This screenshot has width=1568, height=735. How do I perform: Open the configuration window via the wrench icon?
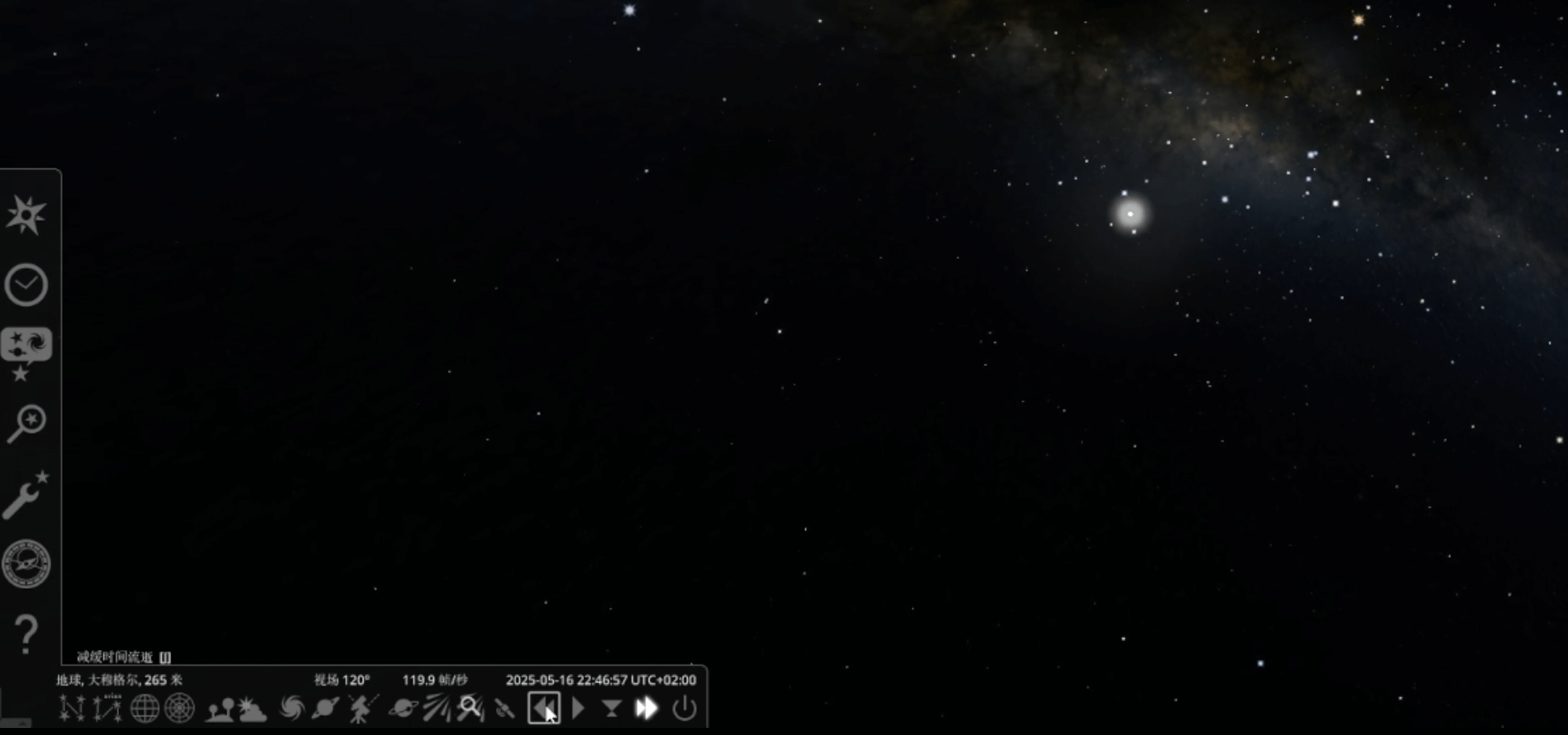(26, 494)
